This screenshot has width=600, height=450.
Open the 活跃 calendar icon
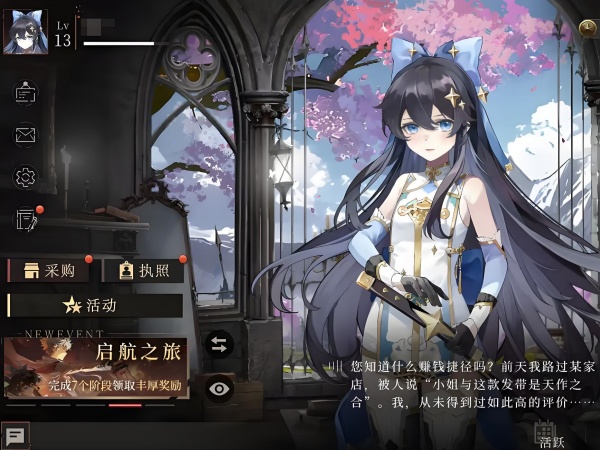[546, 434]
